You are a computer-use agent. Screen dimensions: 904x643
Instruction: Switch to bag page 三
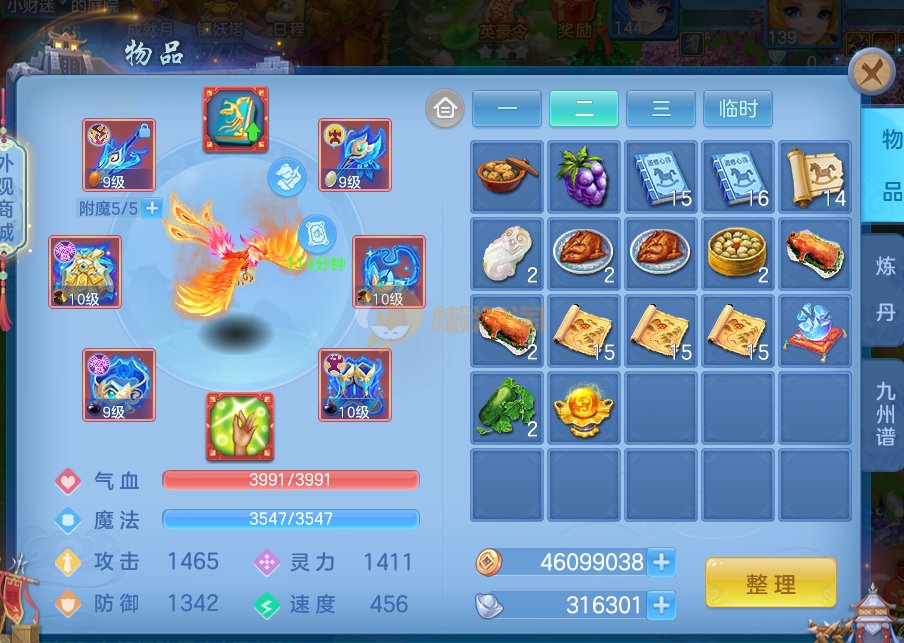click(x=661, y=109)
